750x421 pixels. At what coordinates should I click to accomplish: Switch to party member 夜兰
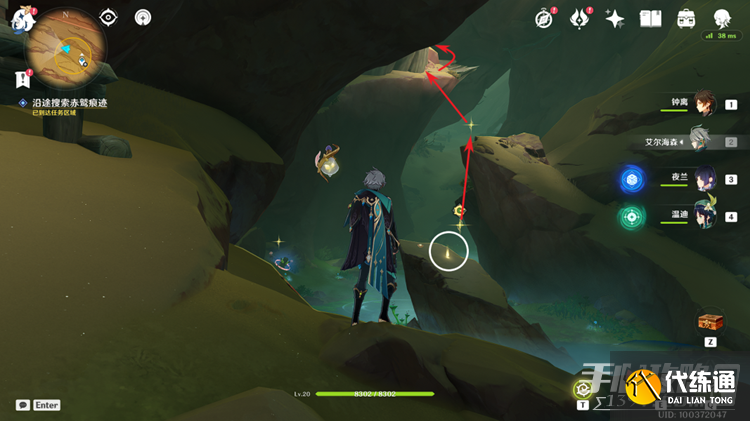(705, 179)
